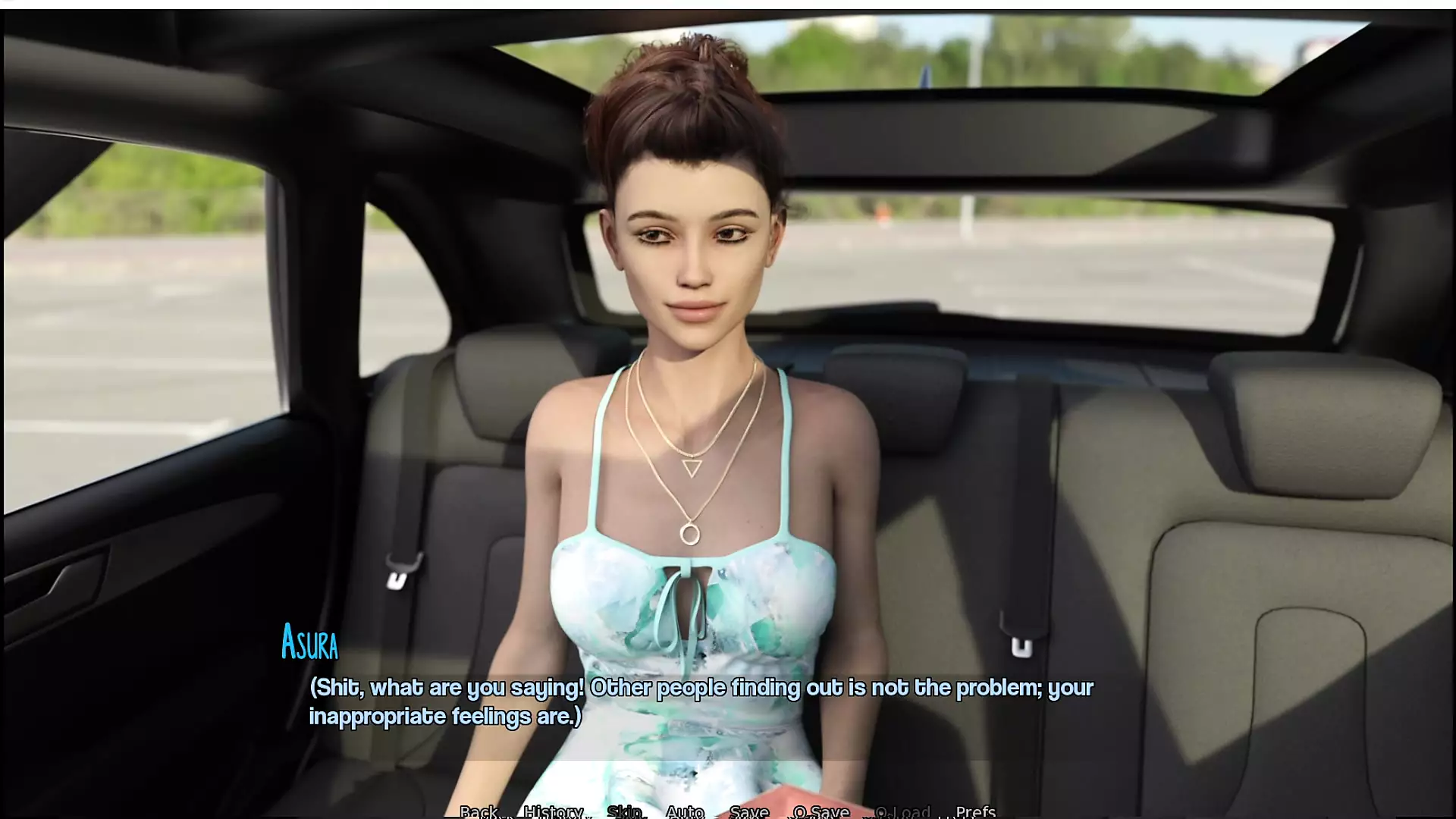Turn on Auto advance mode
This screenshot has height=819, width=1456.
click(x=685, y=811)
